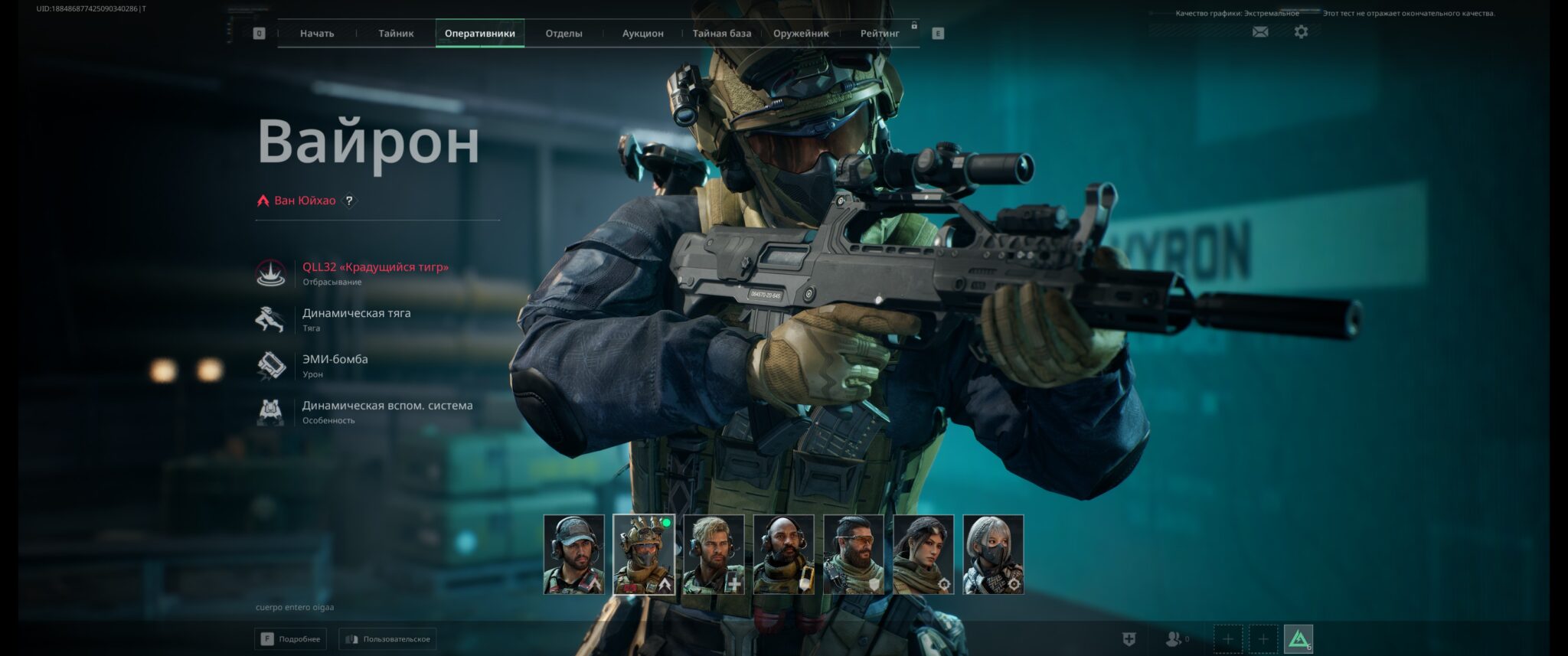Open the Оружейник tab
Image resolution: width=1568 pixels, height=656 pixels.
click(x=801, y=34)
